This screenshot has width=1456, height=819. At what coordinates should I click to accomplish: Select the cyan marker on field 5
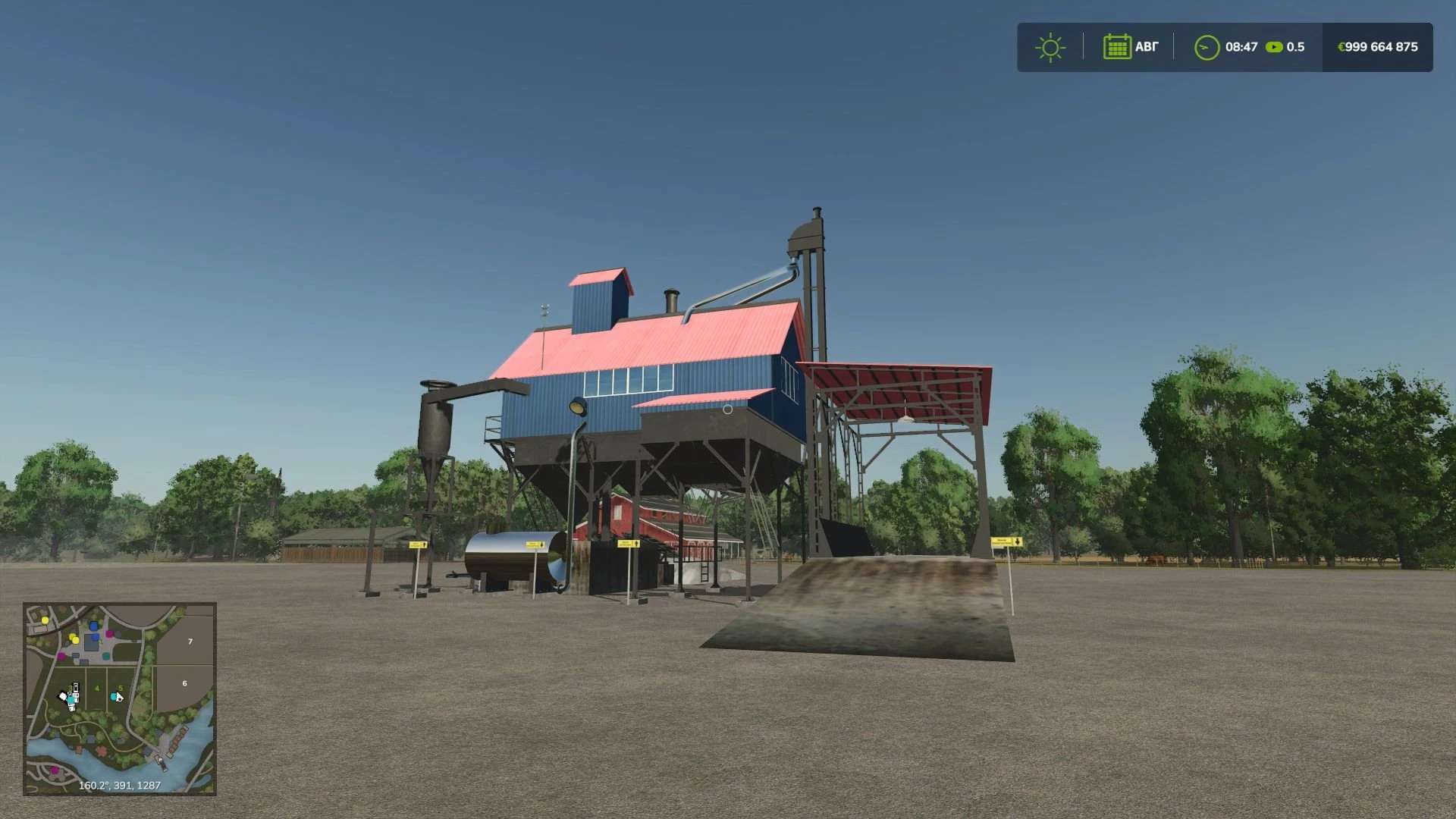click(x=113, y=697)
